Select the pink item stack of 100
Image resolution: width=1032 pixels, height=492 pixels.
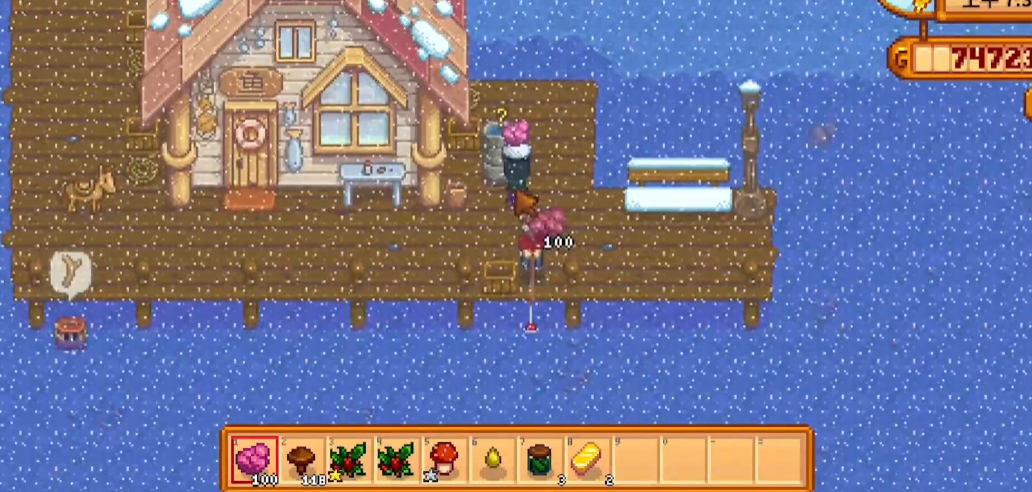pos(254,460)
